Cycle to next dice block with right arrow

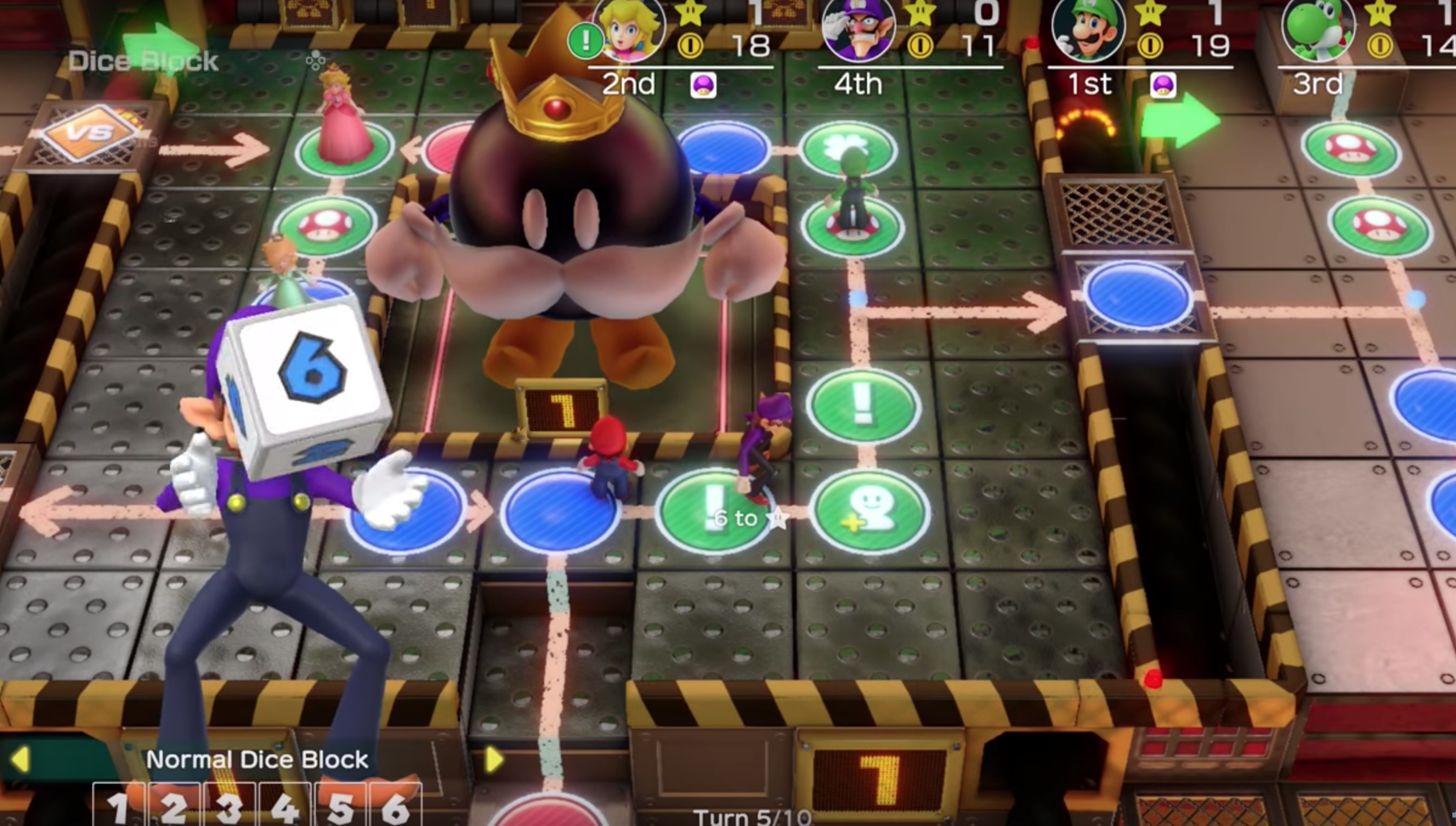493,759
